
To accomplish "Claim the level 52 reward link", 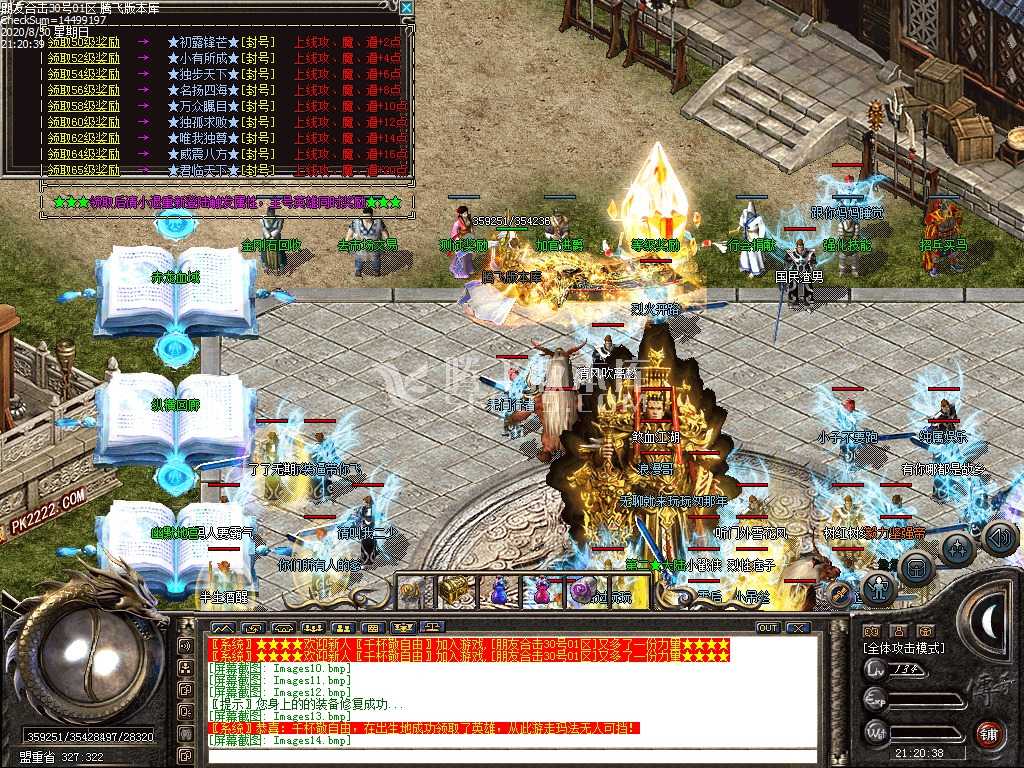I will tap(84, 58).
